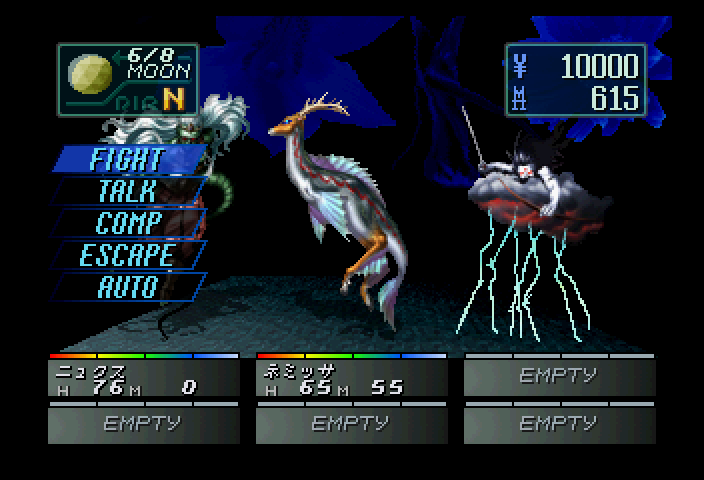The height and width of the screenshot is (480, 704).
Task: Open the COMP menu option
Action: coord(127,222)
